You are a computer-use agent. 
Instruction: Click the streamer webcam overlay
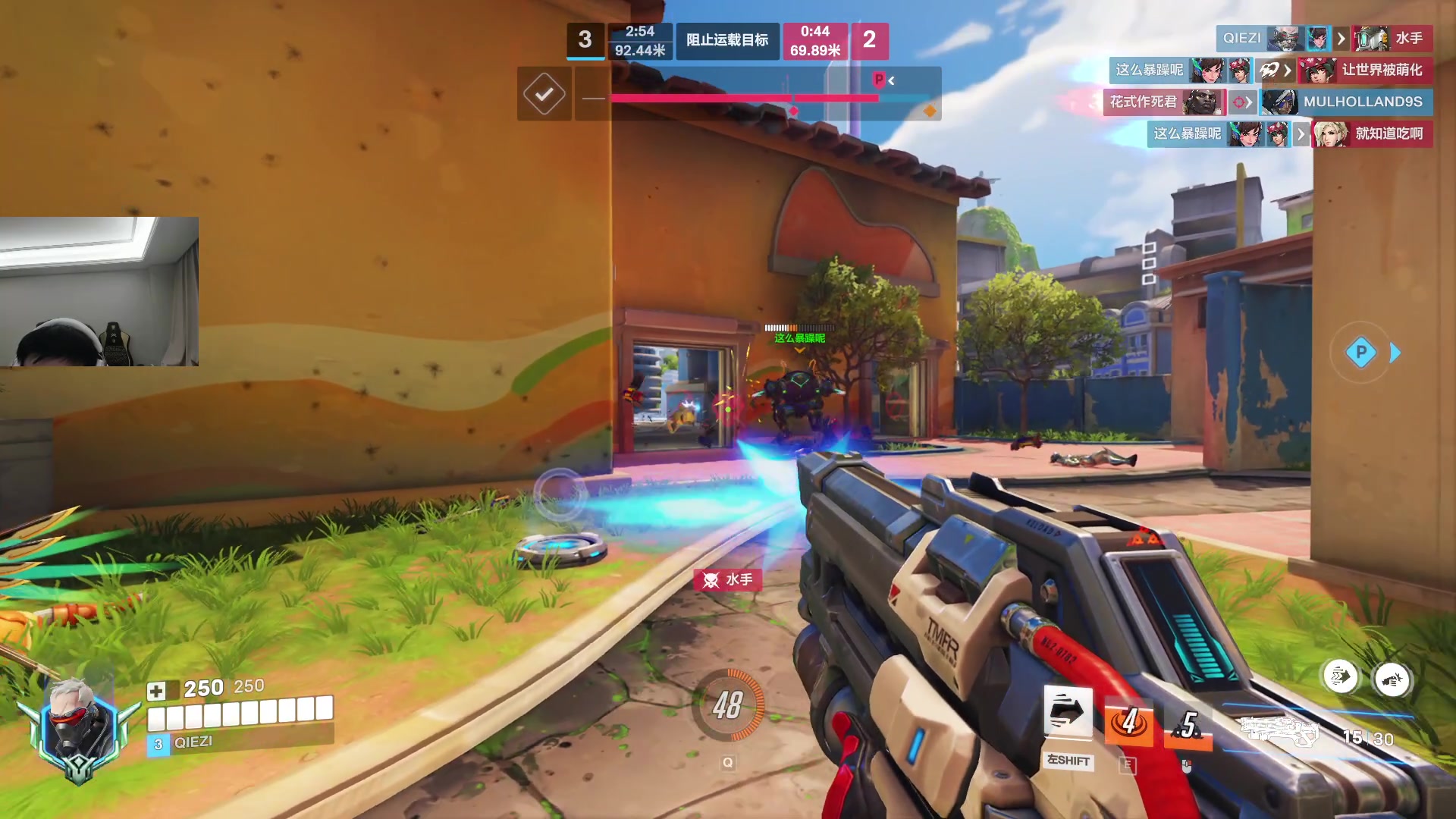pos(99,292)
